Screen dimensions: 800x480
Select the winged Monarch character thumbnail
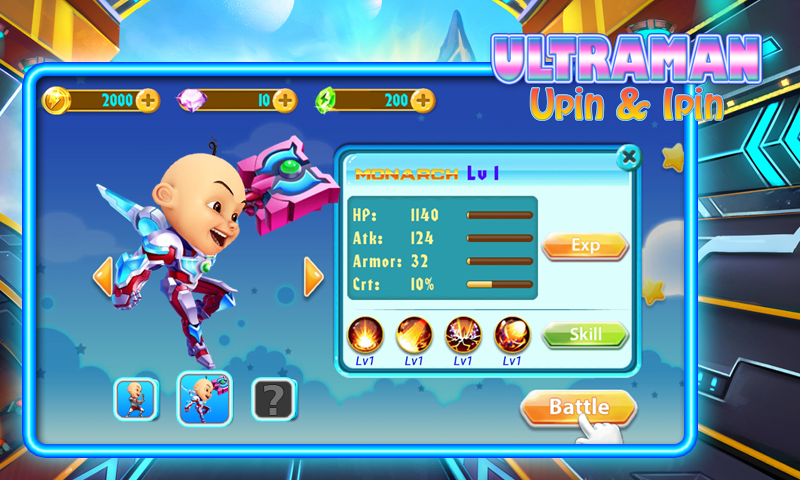coord(204,398)
